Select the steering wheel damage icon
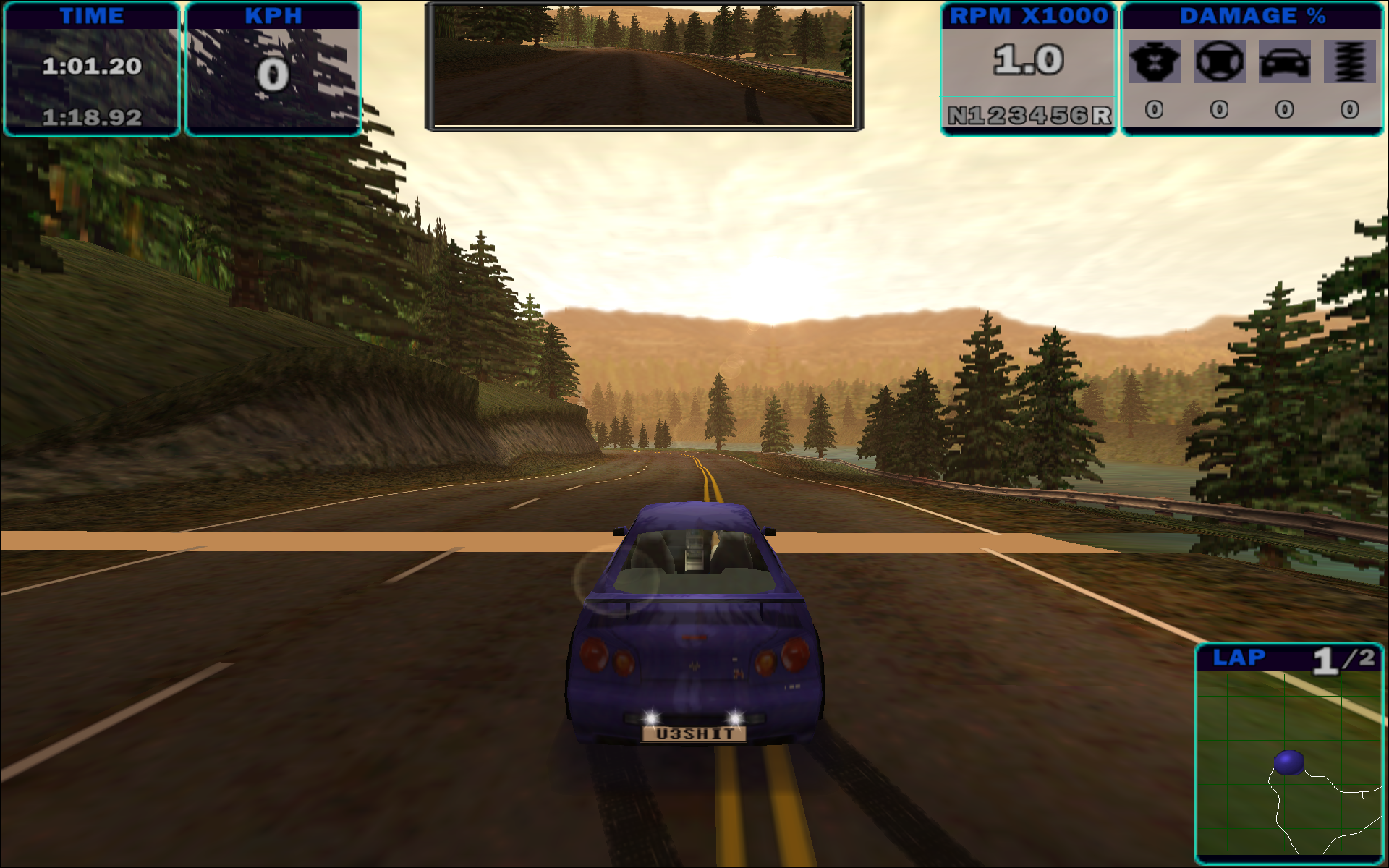1389x868 pixels. click(1219, 61)
